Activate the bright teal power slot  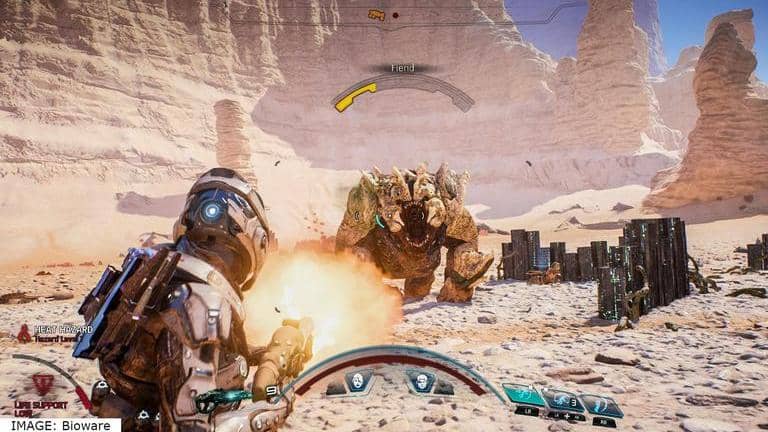523,396
